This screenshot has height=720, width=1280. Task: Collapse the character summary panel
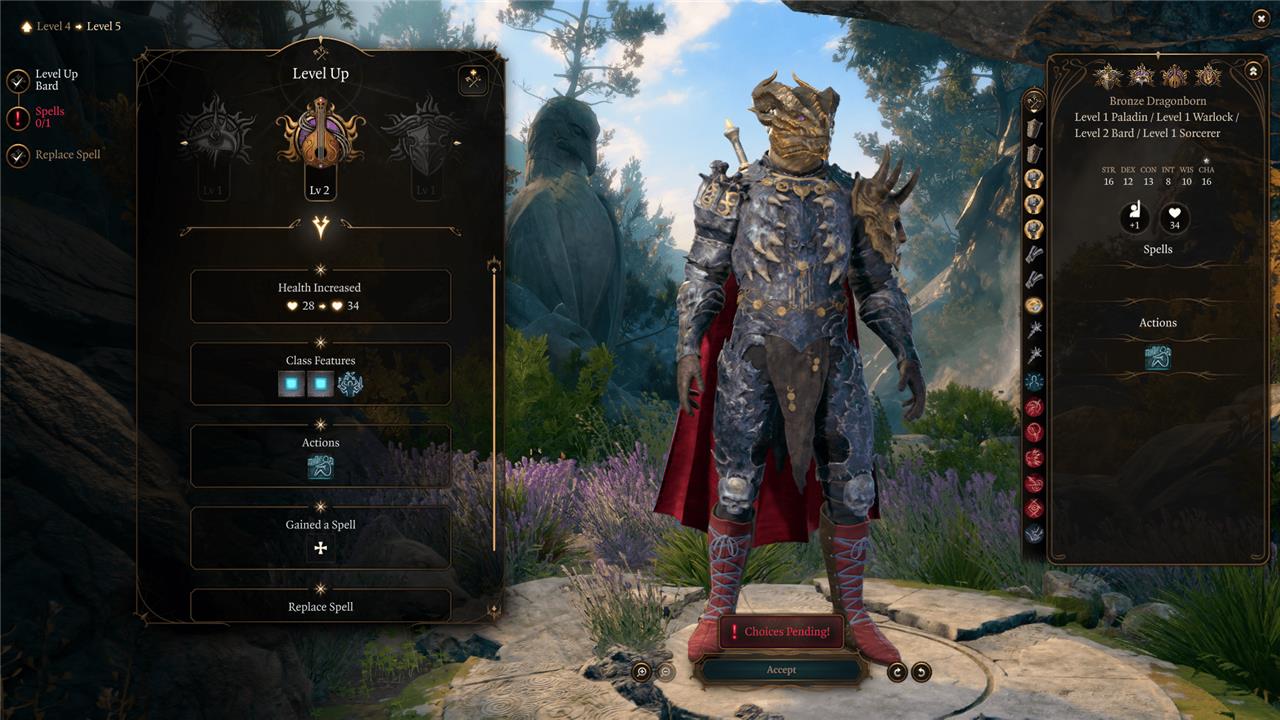[1252, 71]
